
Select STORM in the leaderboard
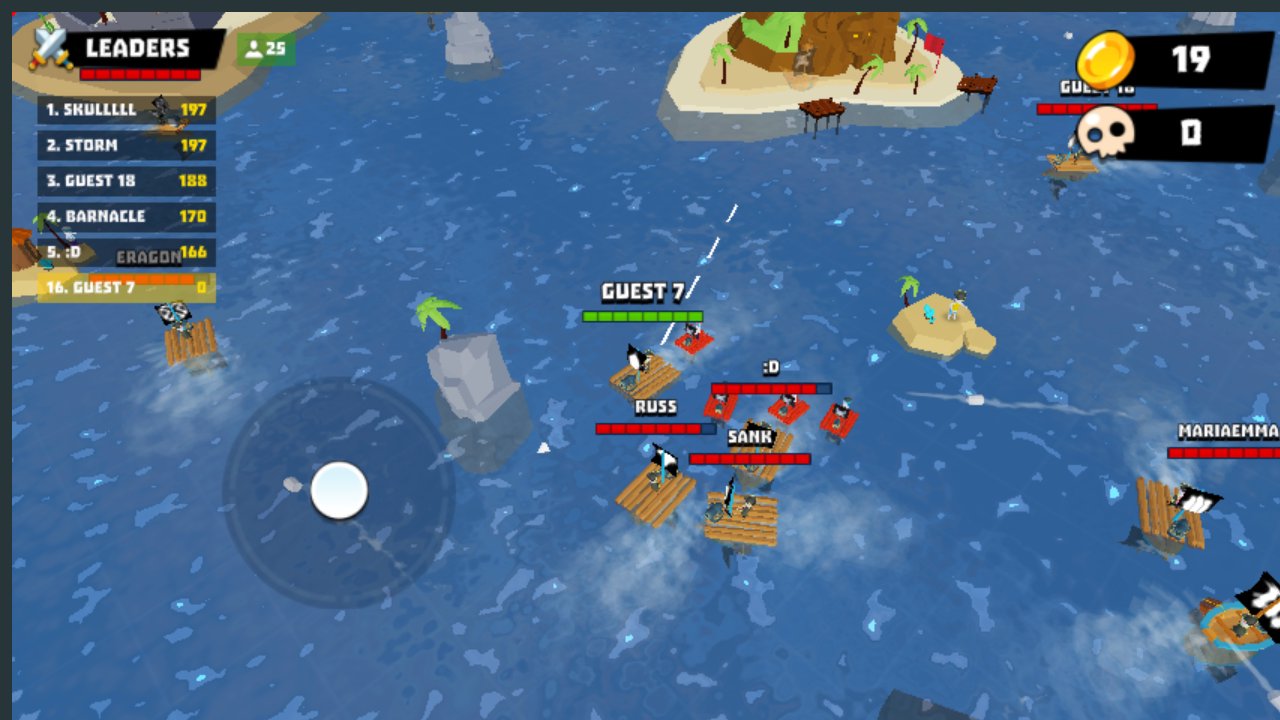127,146
